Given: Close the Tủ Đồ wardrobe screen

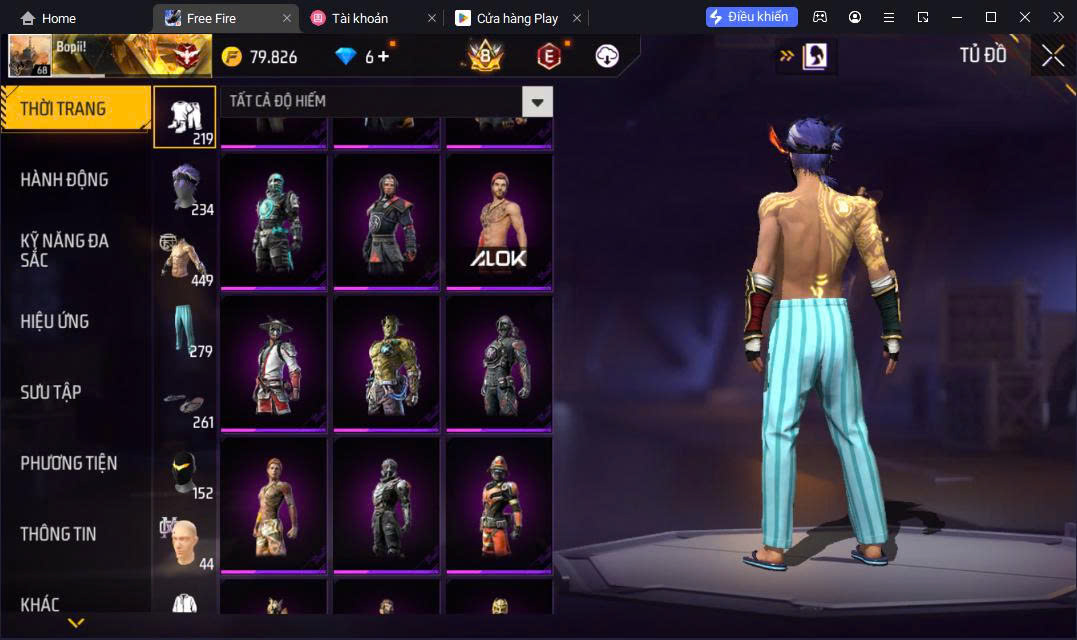Looking at the screenshot, I should click(1052, 56).
